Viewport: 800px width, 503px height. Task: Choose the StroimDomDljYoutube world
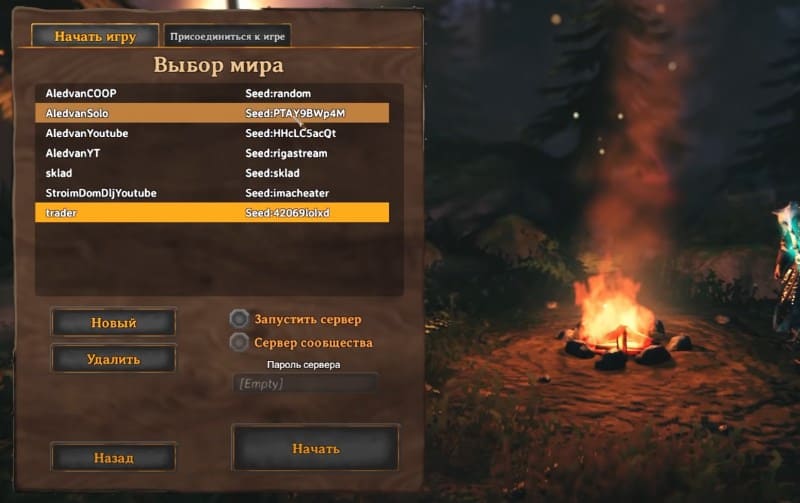[x=211, y=192]
